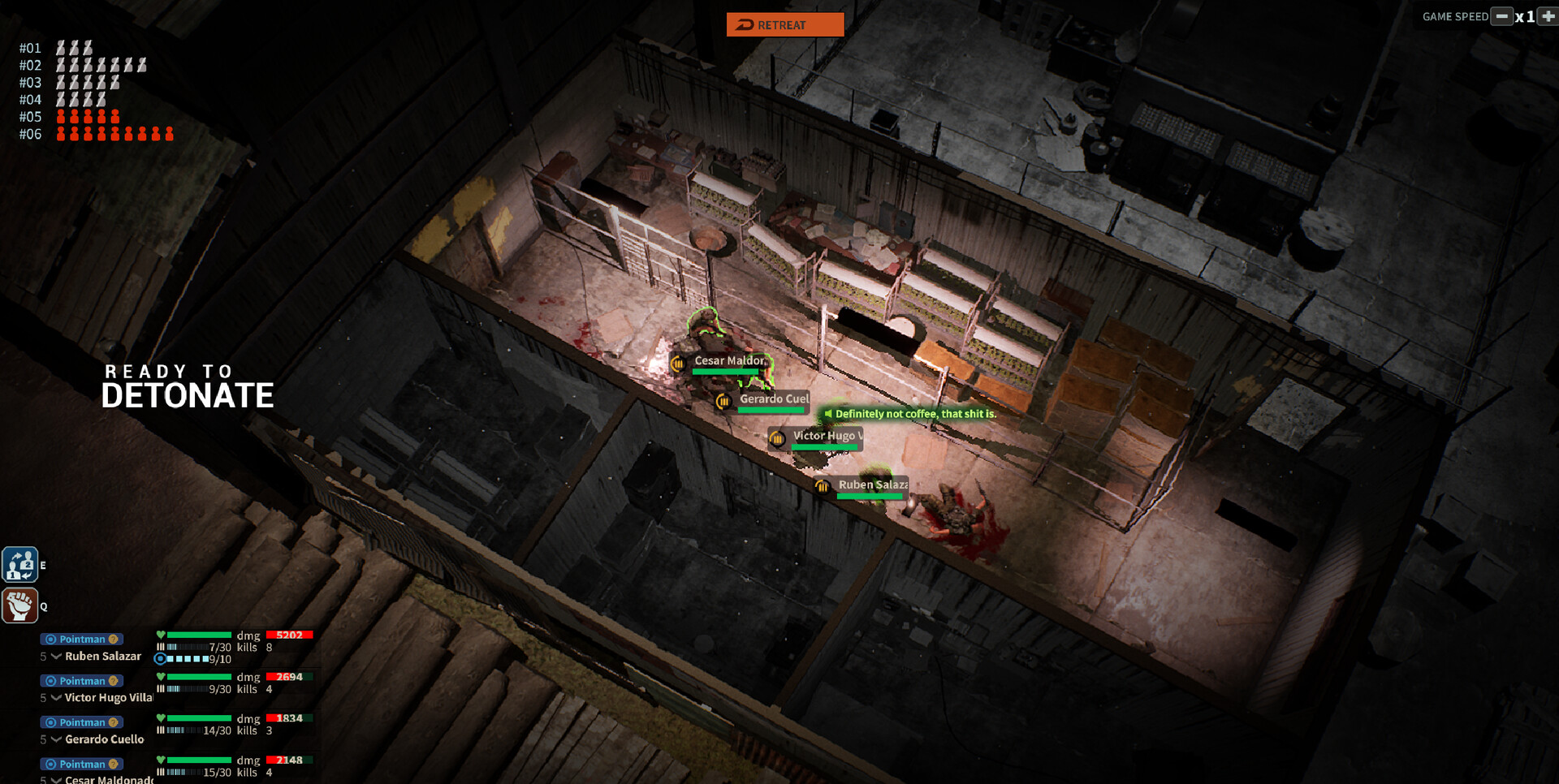
Task: Decrease game speed with the minus button
Action: pos(1501,16)
